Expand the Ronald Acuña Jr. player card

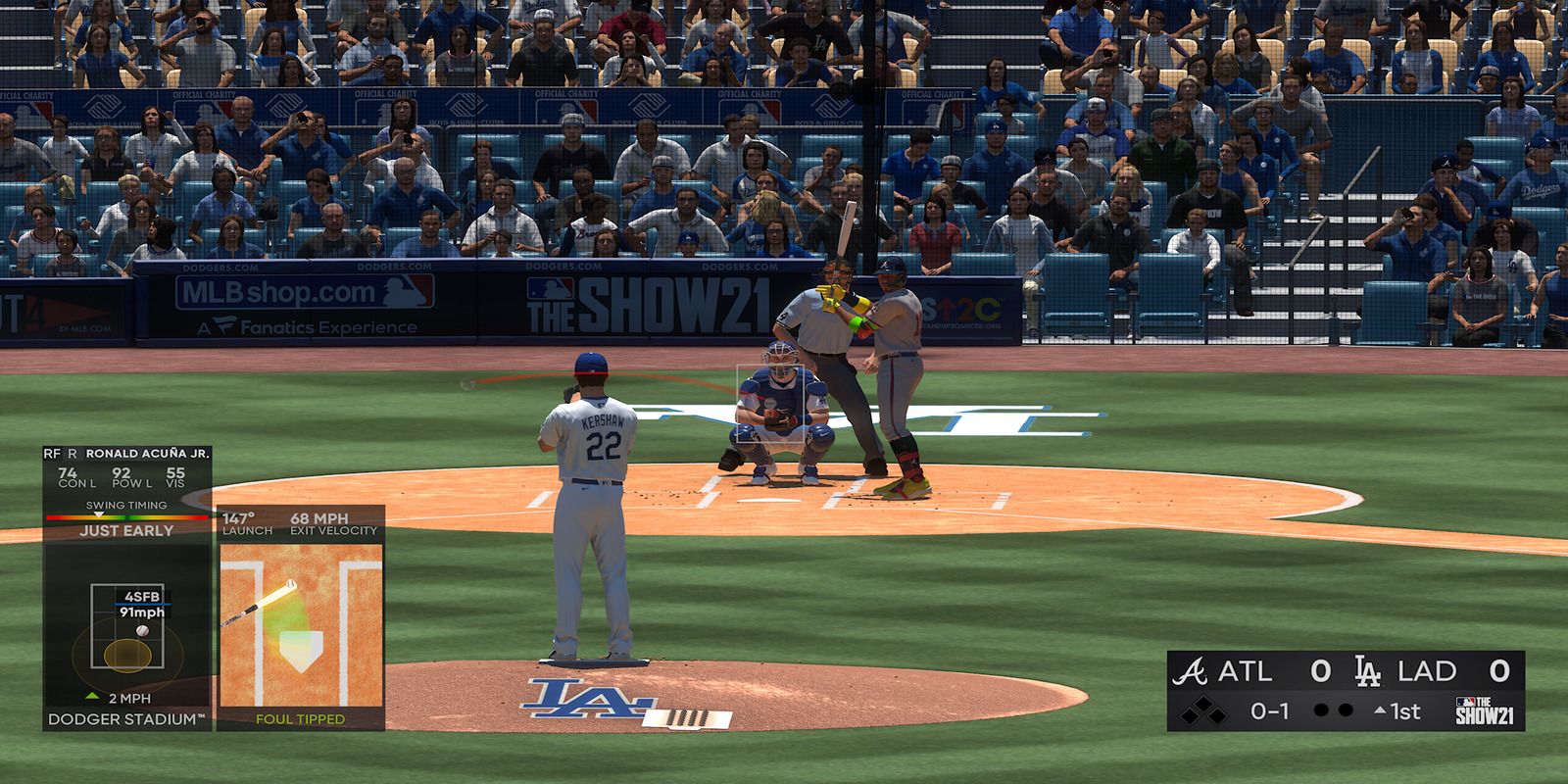[x=145, y=454]
